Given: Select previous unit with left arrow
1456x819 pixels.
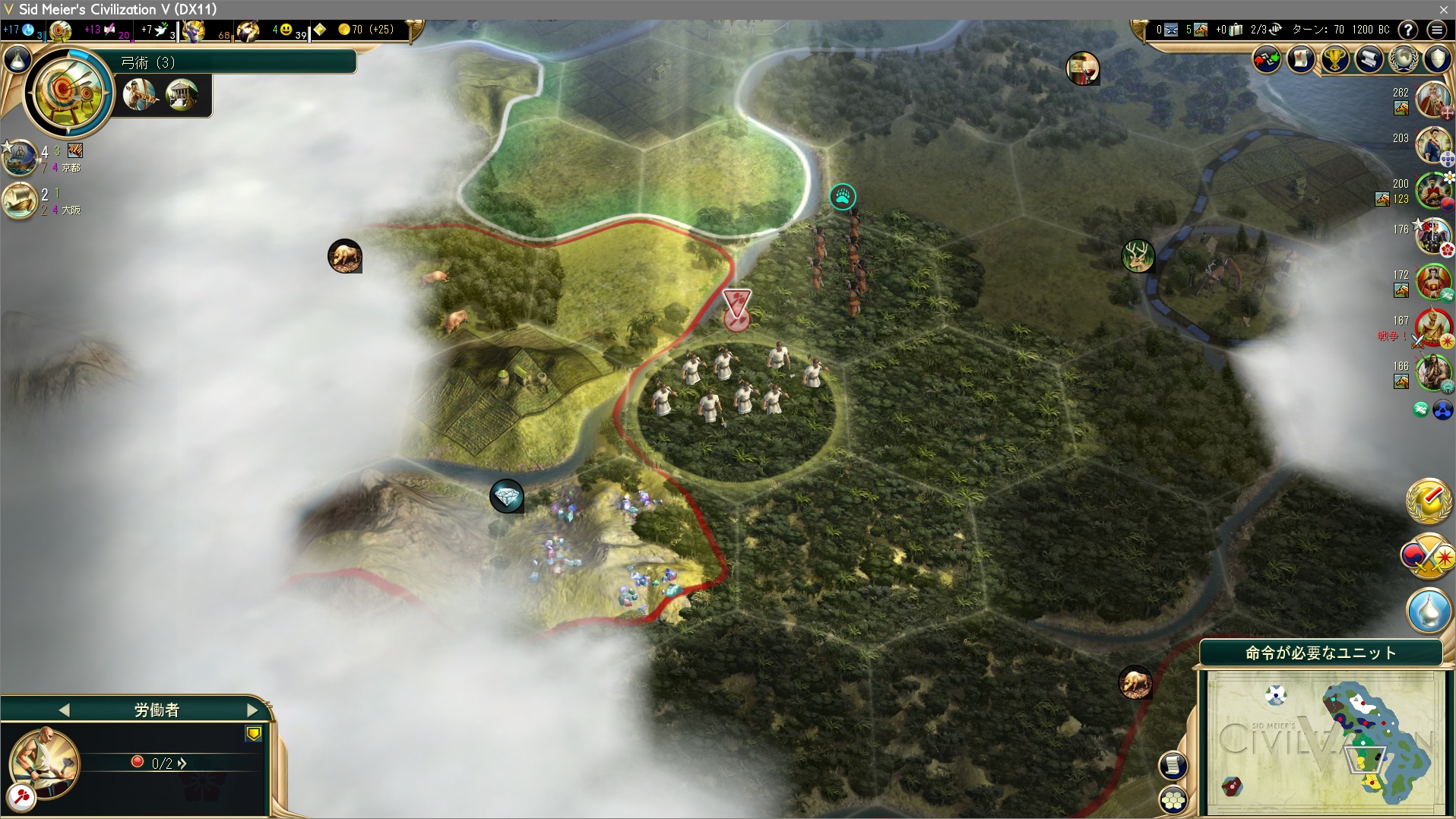Looking at the screenshot, I should click(x=64, y=710).
